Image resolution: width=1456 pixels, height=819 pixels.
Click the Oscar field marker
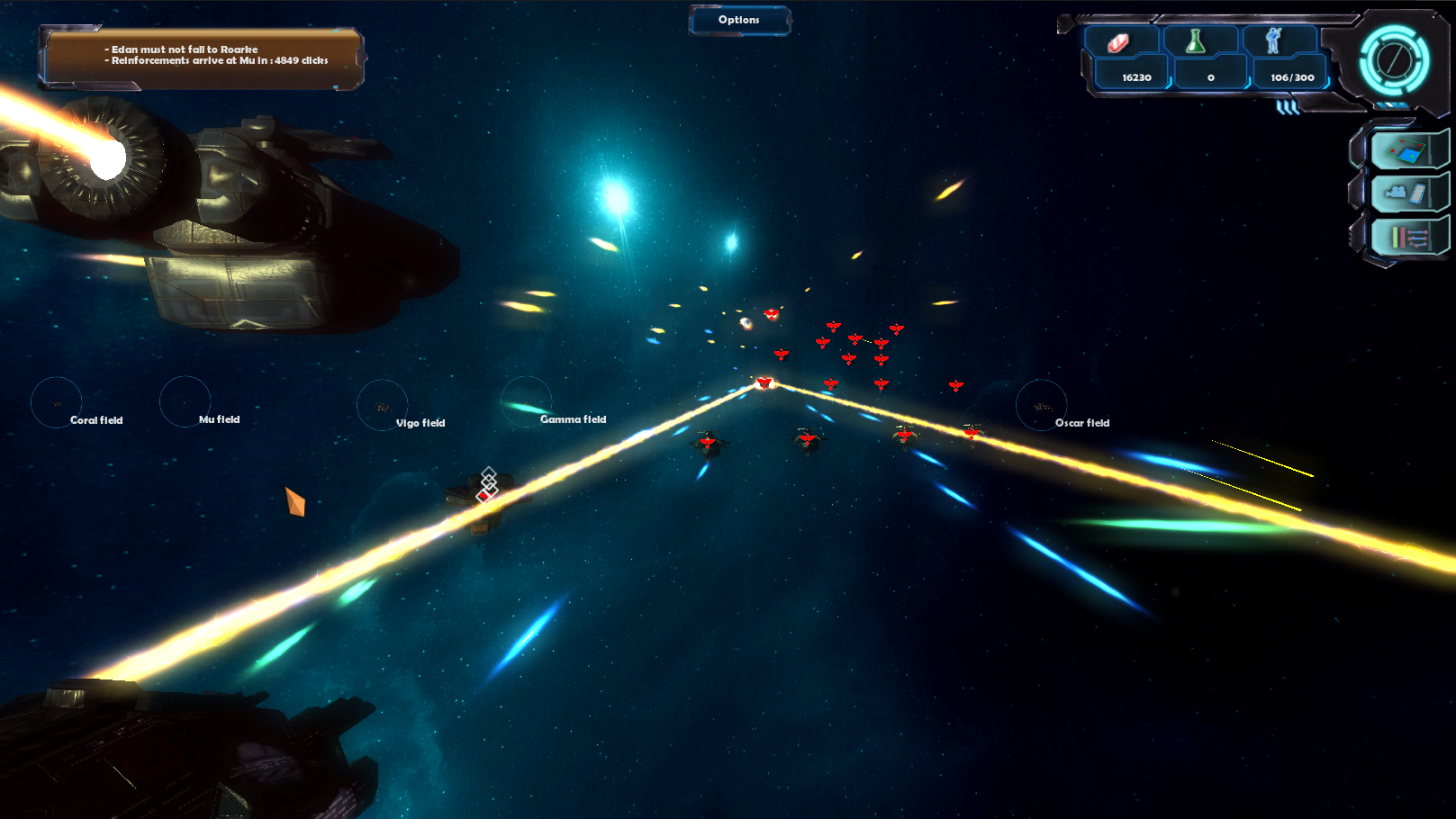(1042, 406)
